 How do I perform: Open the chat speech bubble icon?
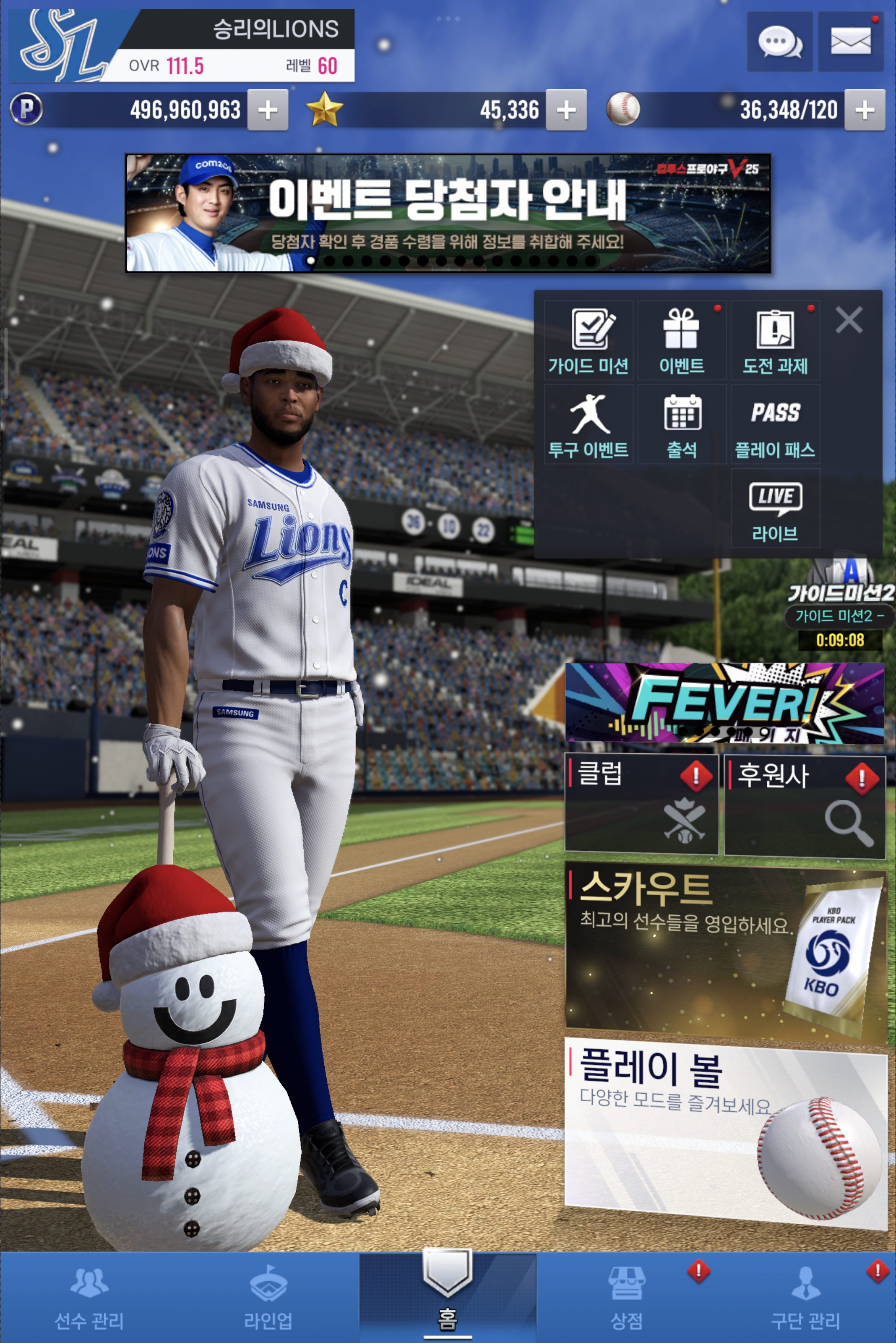click(779, 42)
